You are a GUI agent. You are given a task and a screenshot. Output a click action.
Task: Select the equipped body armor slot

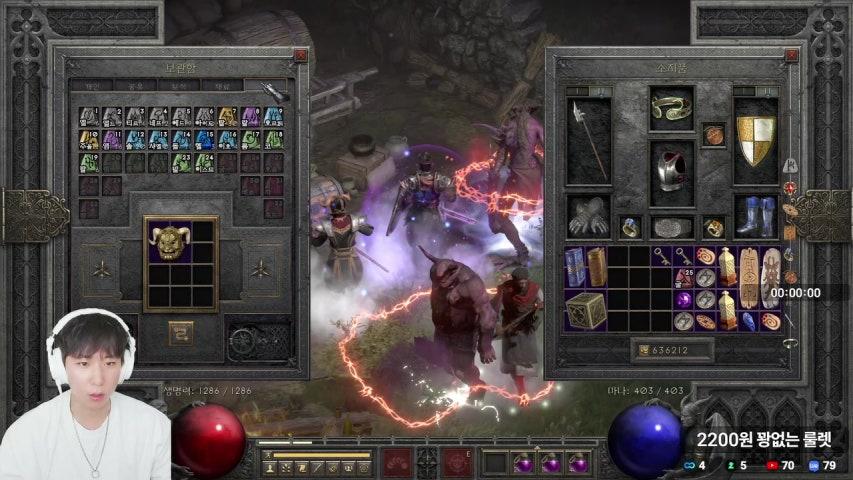tap(672, 172)
